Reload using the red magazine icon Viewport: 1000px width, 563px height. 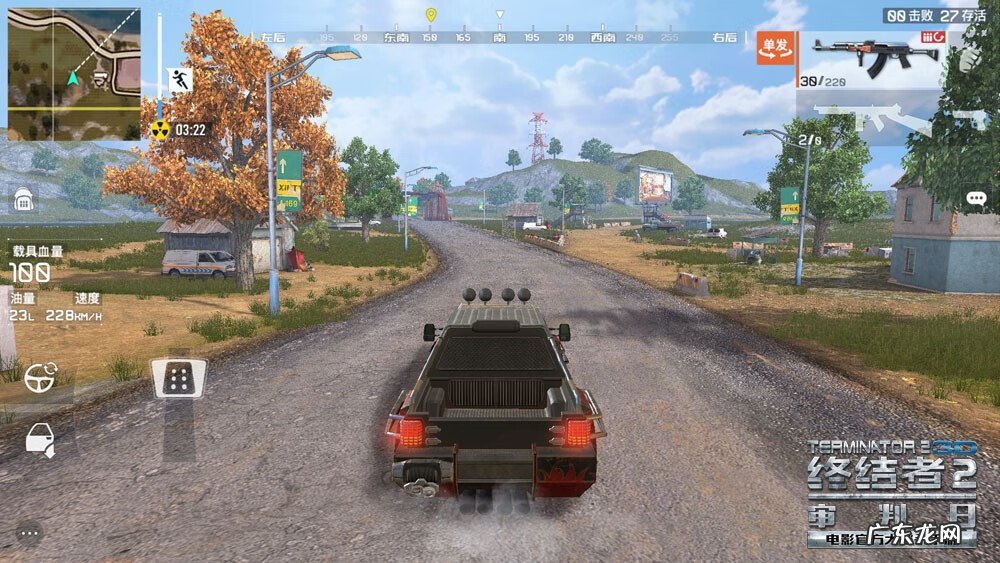(931, 37)
